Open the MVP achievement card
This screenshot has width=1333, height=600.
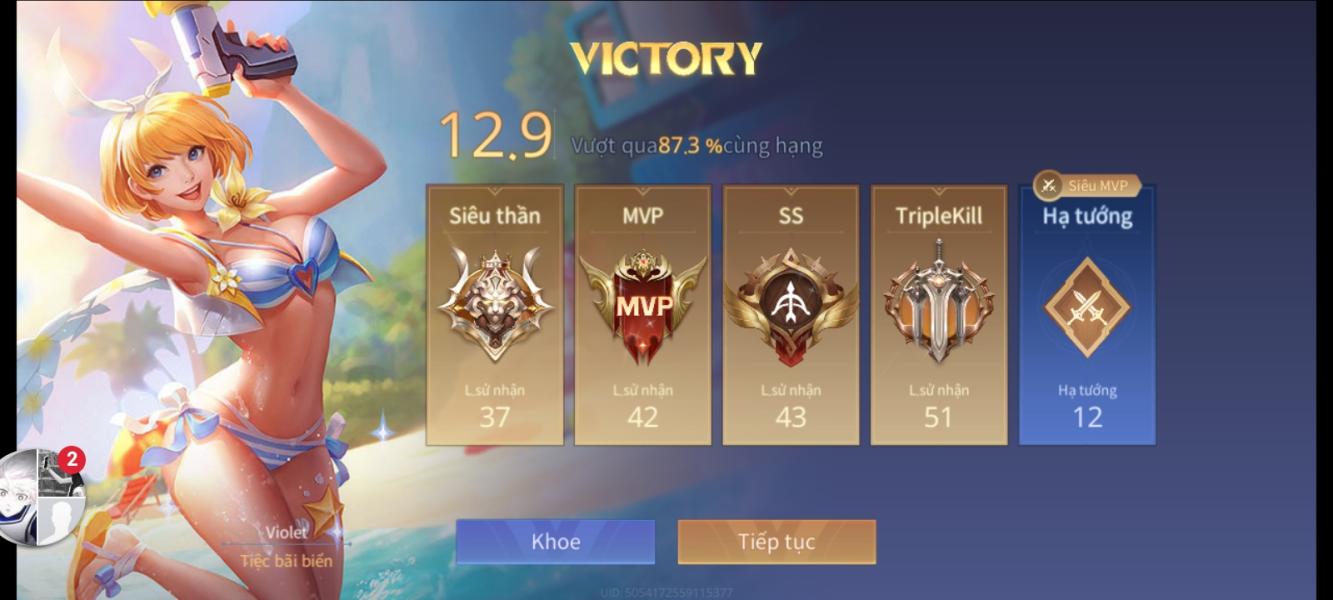coord(642,315)
